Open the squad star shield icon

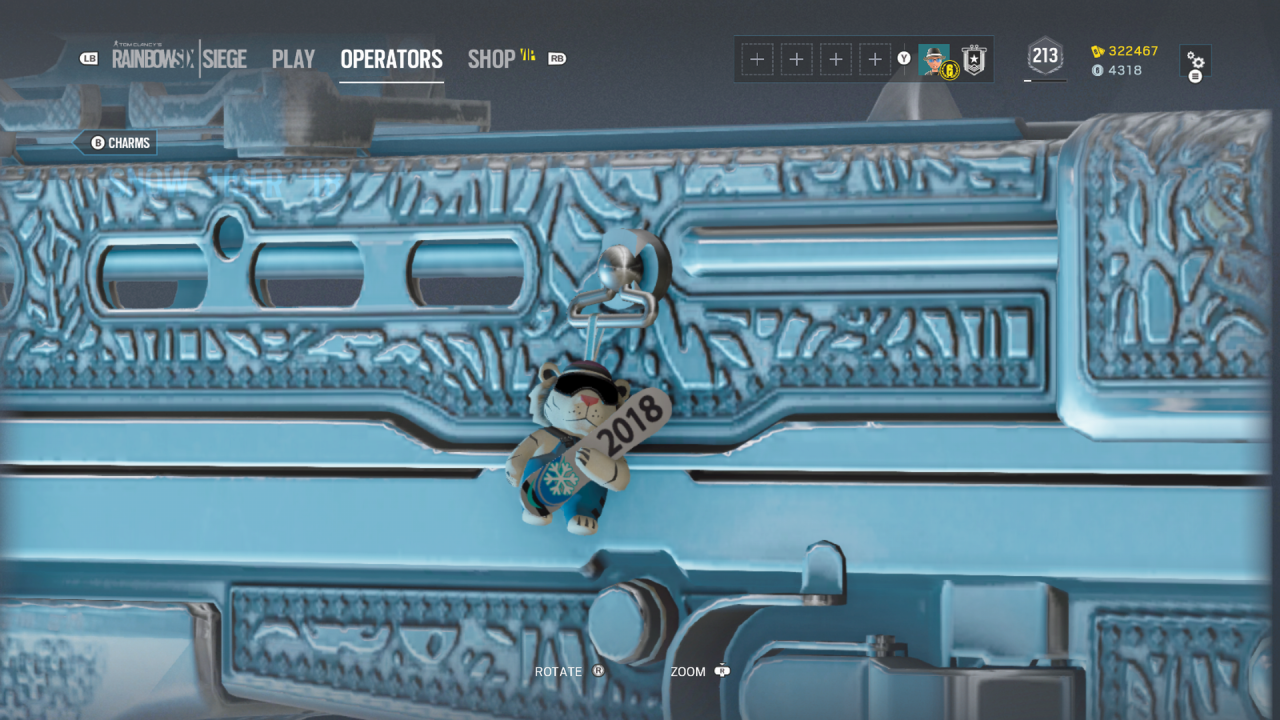[x=974, y=60]
